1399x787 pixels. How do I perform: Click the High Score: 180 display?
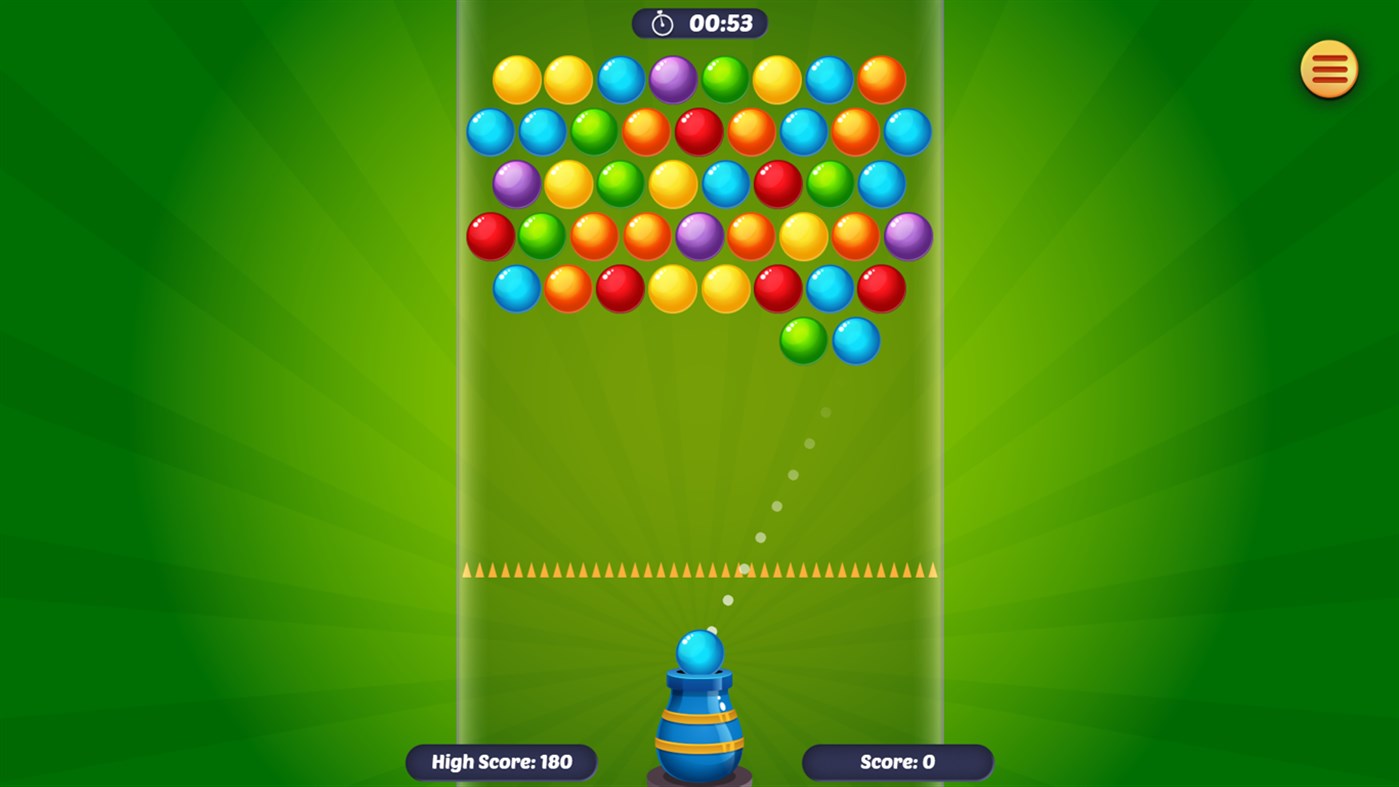coord(500,761)
